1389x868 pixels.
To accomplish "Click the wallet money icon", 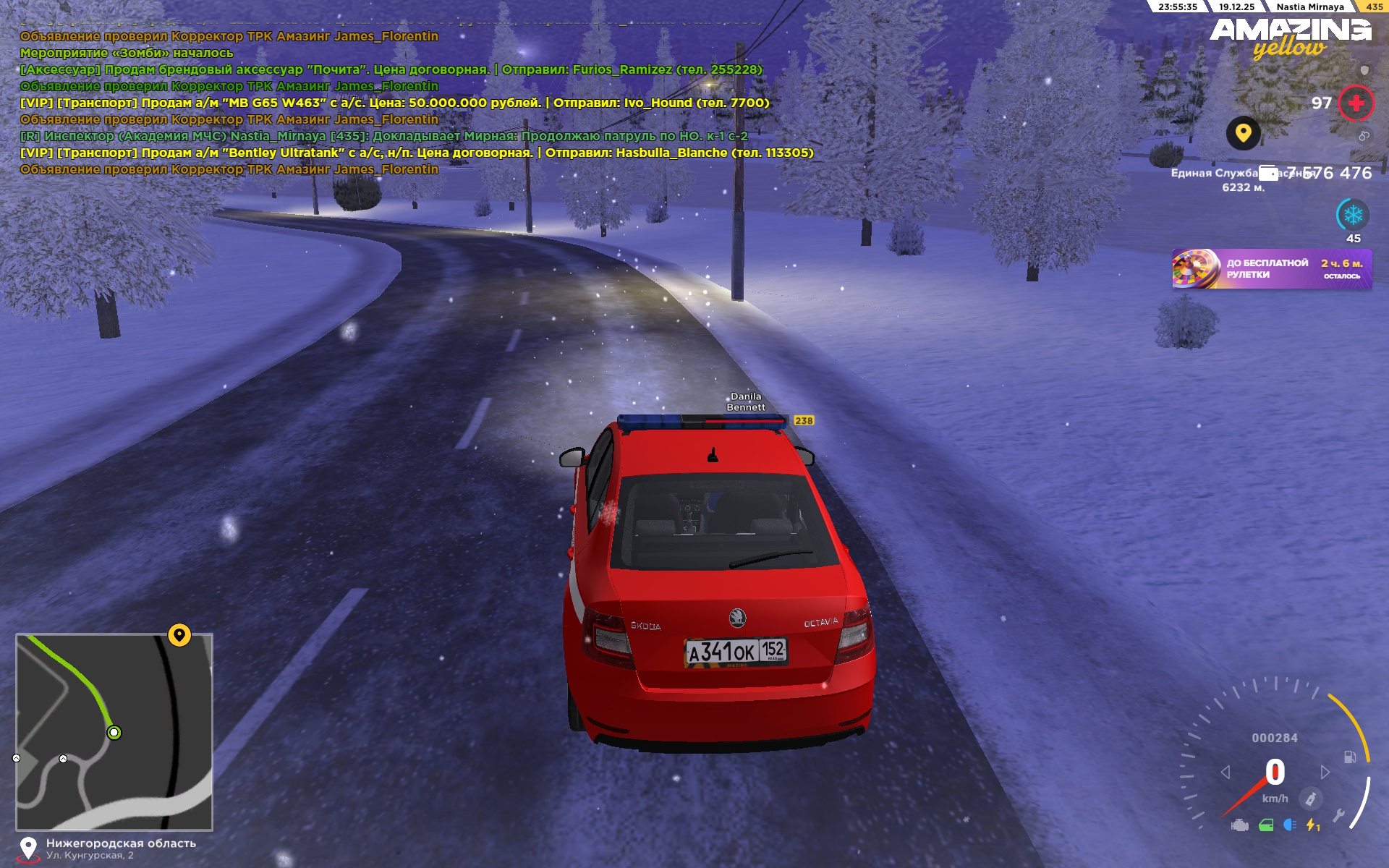I will click(x=1268, y=173).
